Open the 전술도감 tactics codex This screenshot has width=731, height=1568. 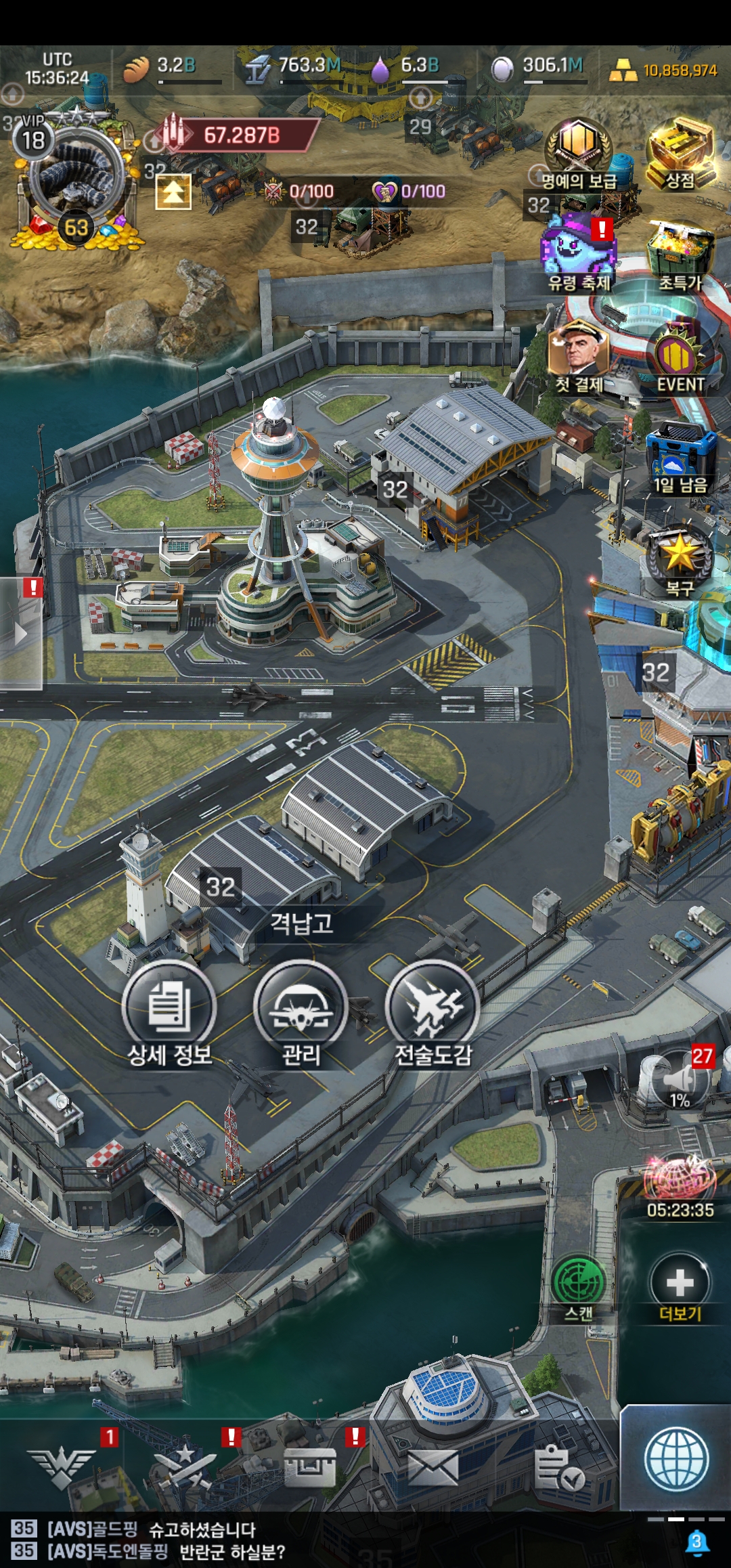point(433,1006)
